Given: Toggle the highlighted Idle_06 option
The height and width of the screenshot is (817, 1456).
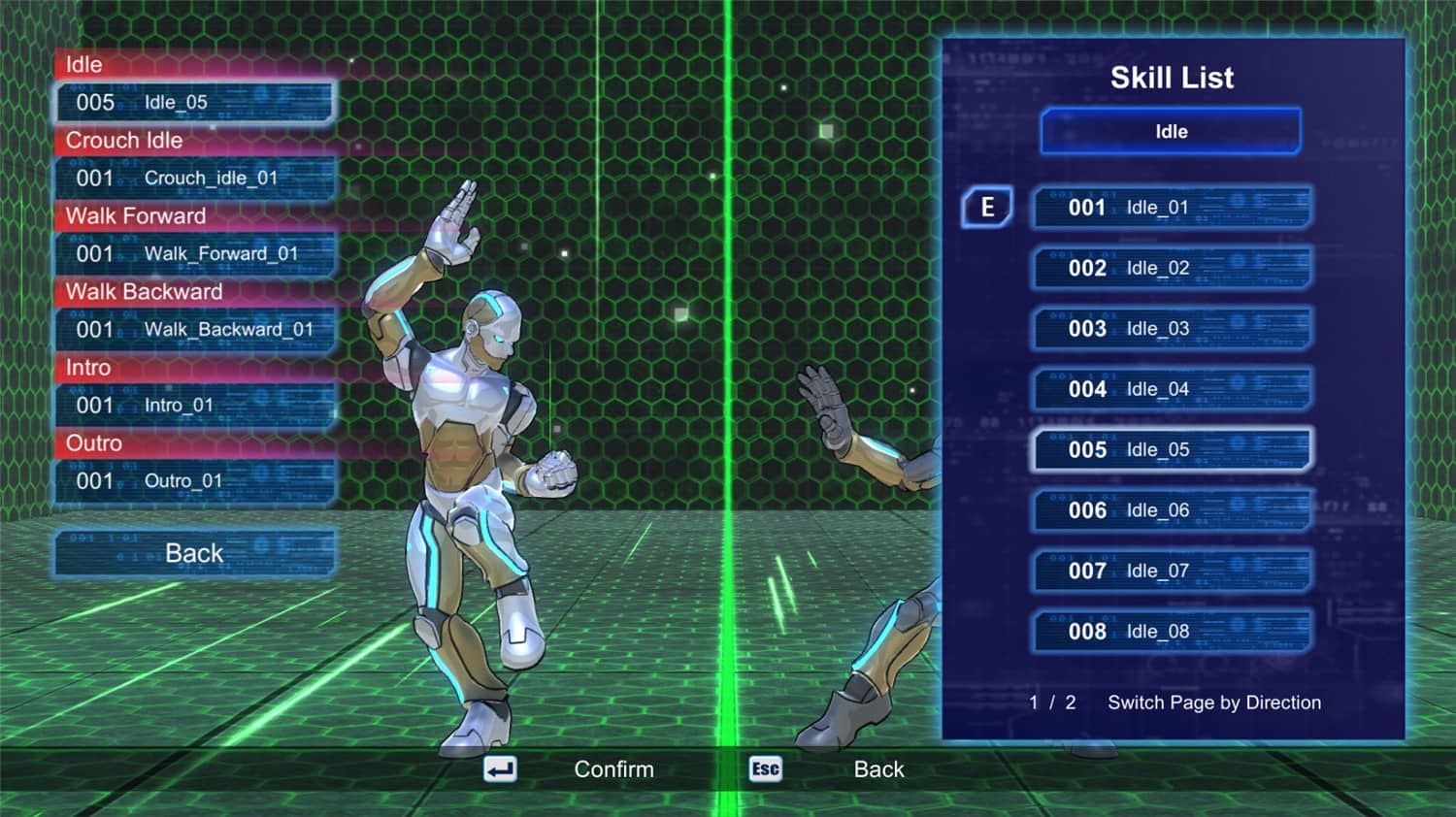Looking at the screenshot, I should point(1170,510).
